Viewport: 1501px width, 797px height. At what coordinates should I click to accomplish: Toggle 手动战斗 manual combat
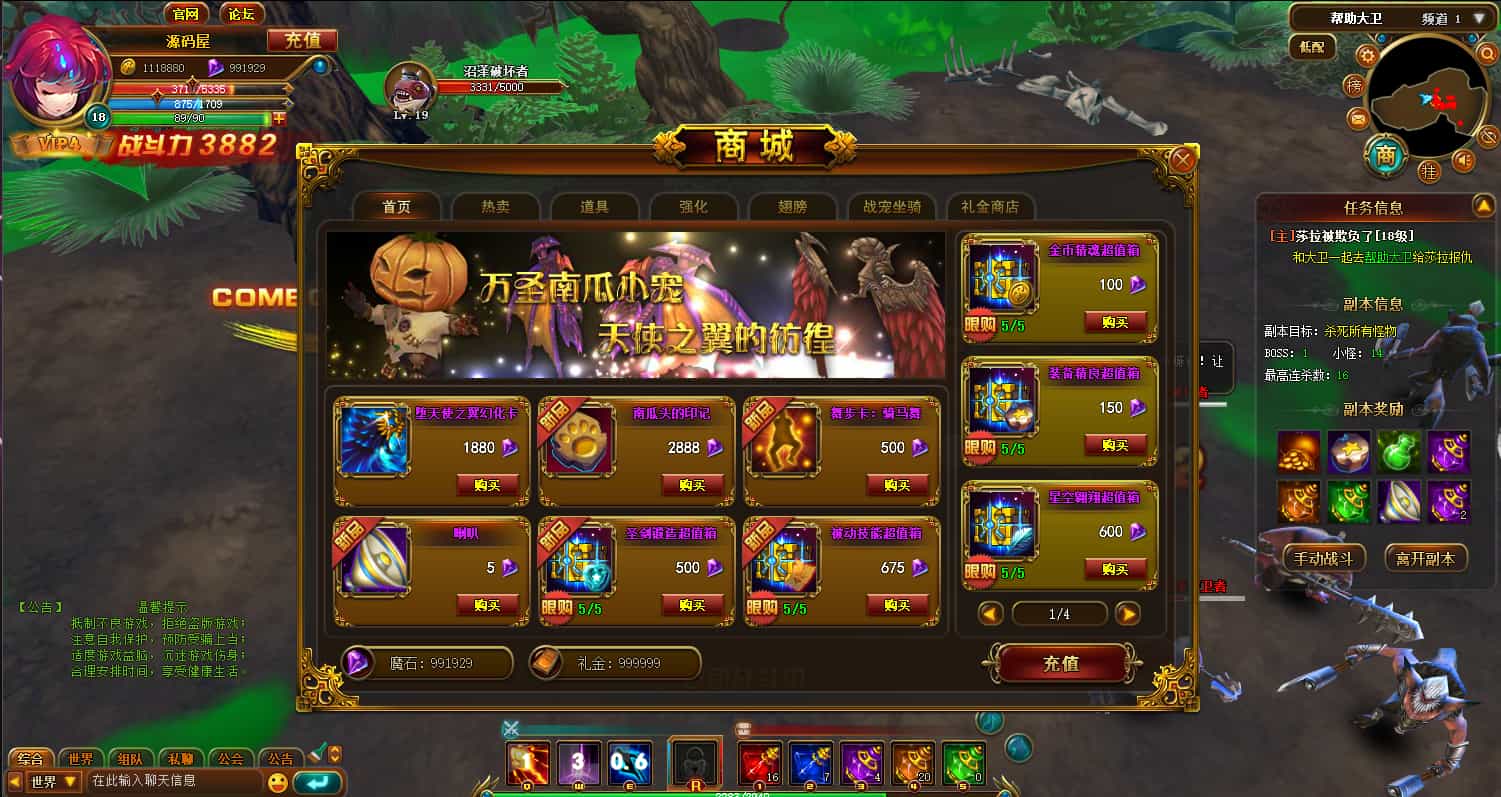click(x=1323, y=558)
